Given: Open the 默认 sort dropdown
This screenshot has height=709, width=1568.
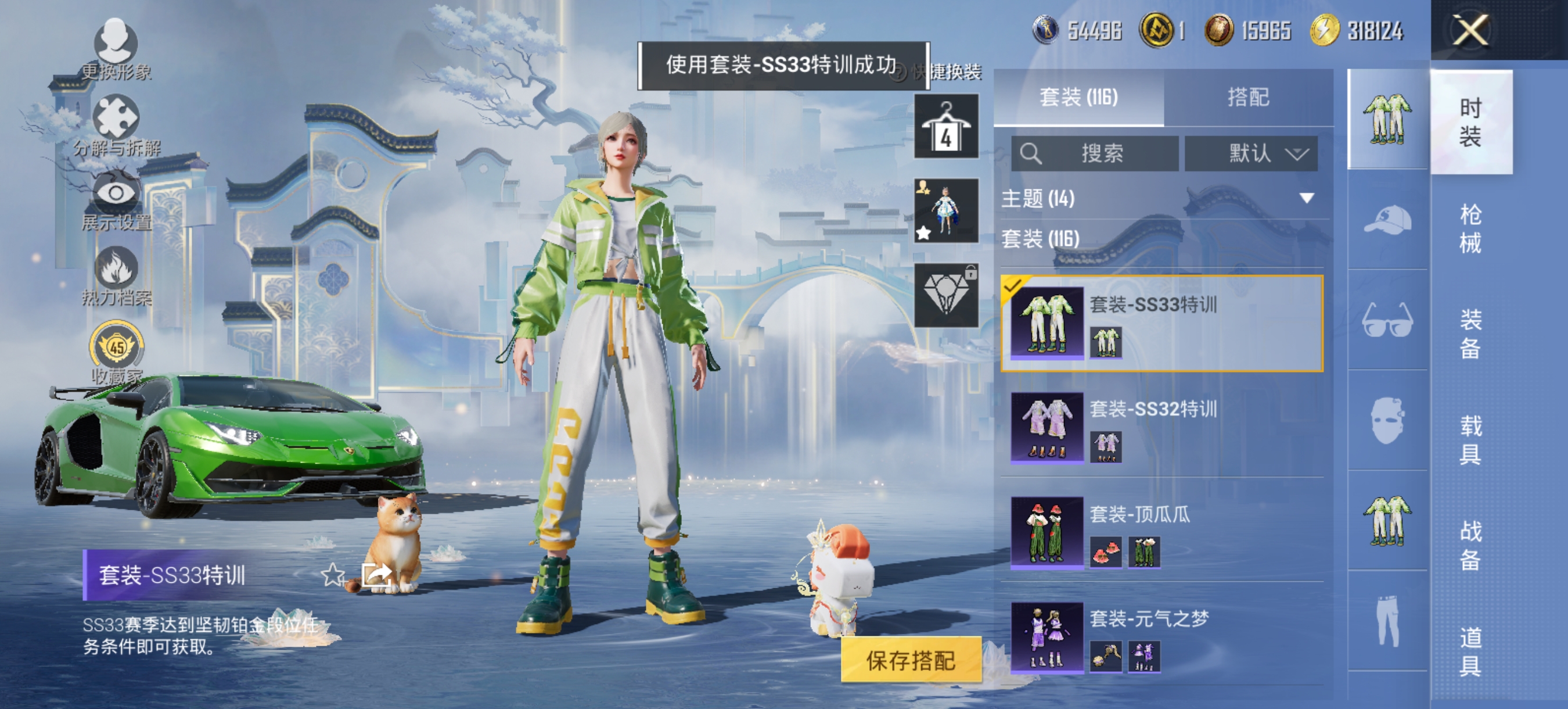Looking at the screenshot, I should click(x=1251, y=154).
